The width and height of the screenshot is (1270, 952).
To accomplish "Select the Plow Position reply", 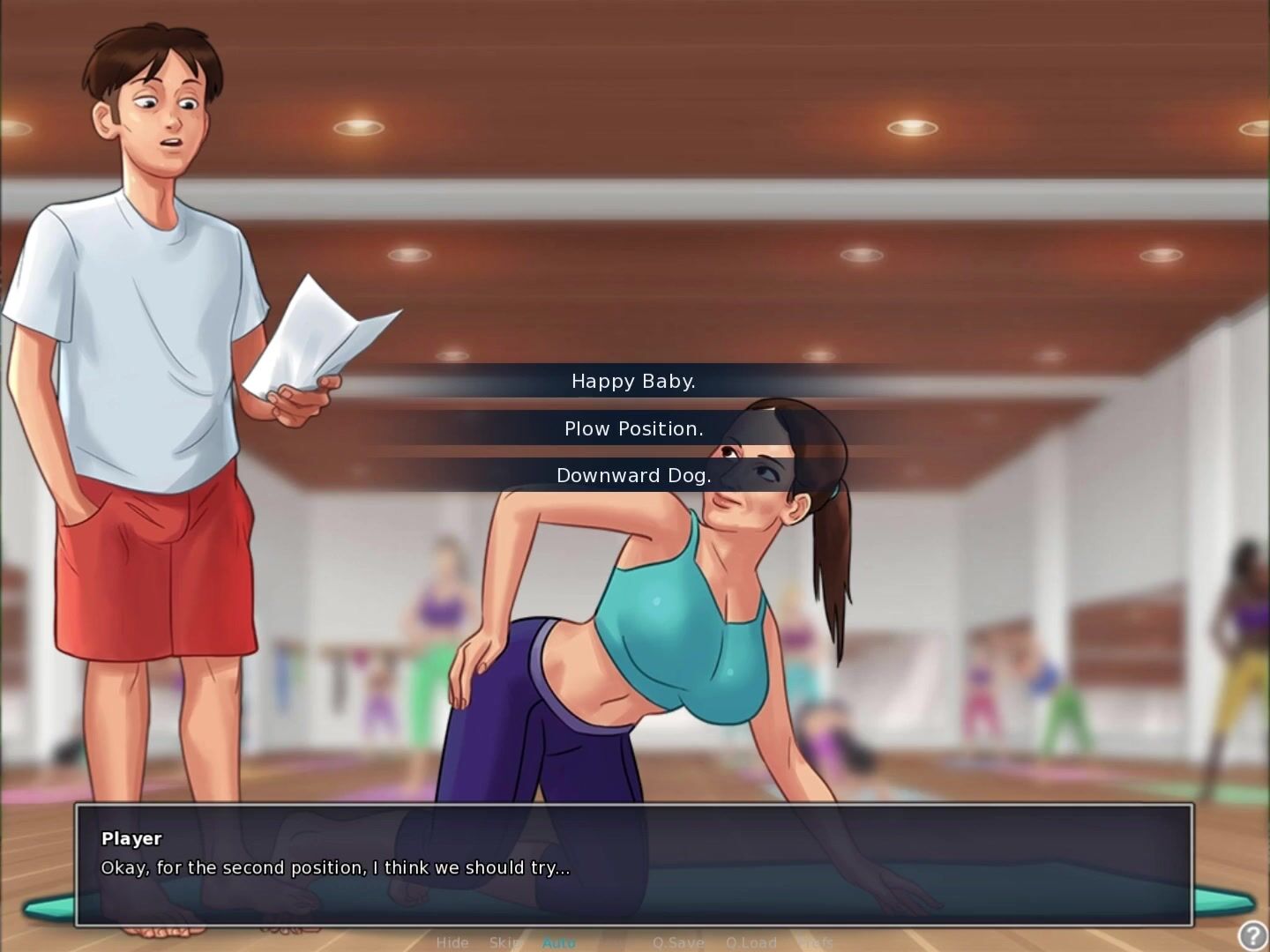I will pyautogui.click(x=633, y=429).
